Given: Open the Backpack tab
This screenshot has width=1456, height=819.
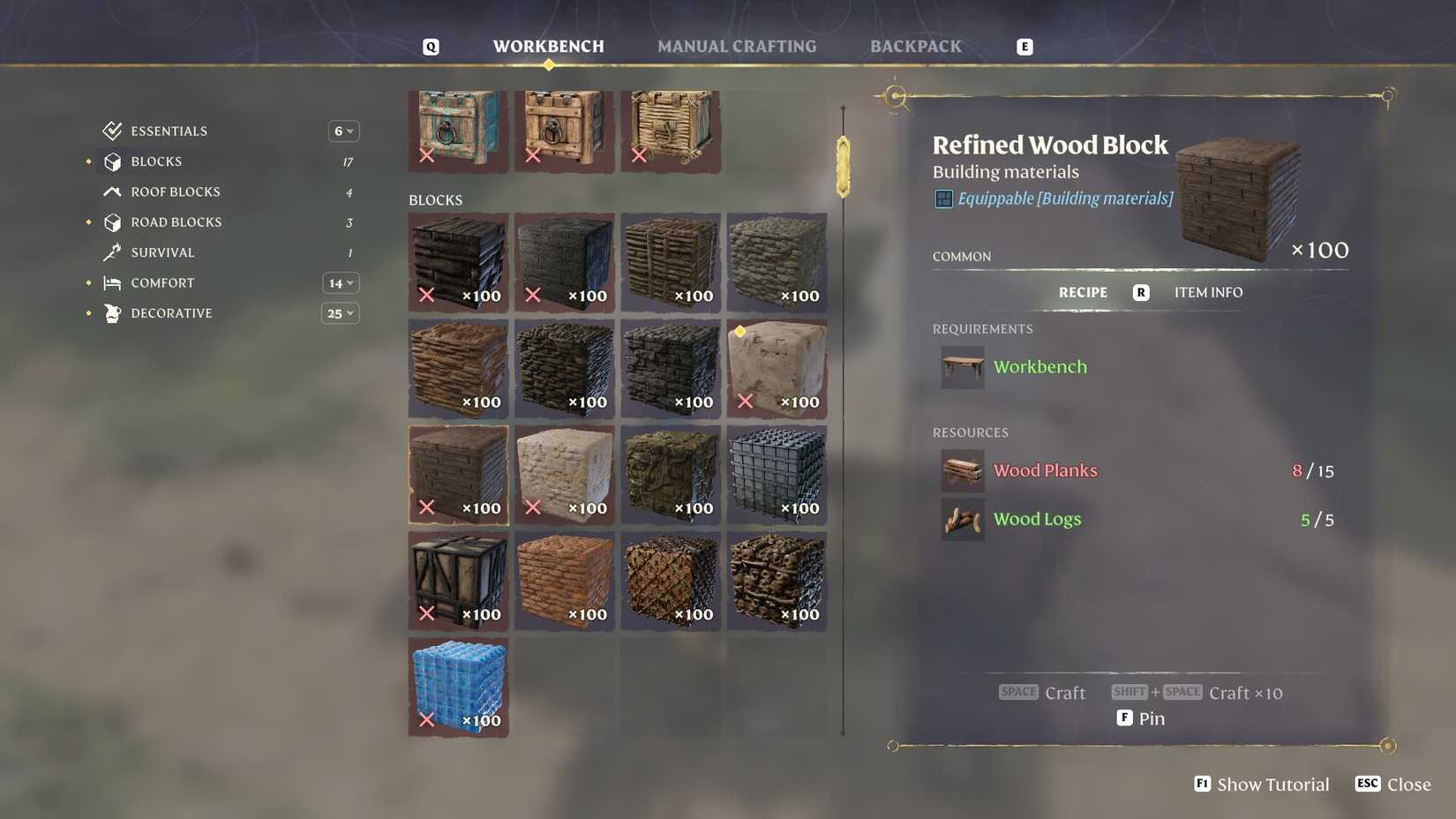Looking at the screenshot, I should 916,46.
